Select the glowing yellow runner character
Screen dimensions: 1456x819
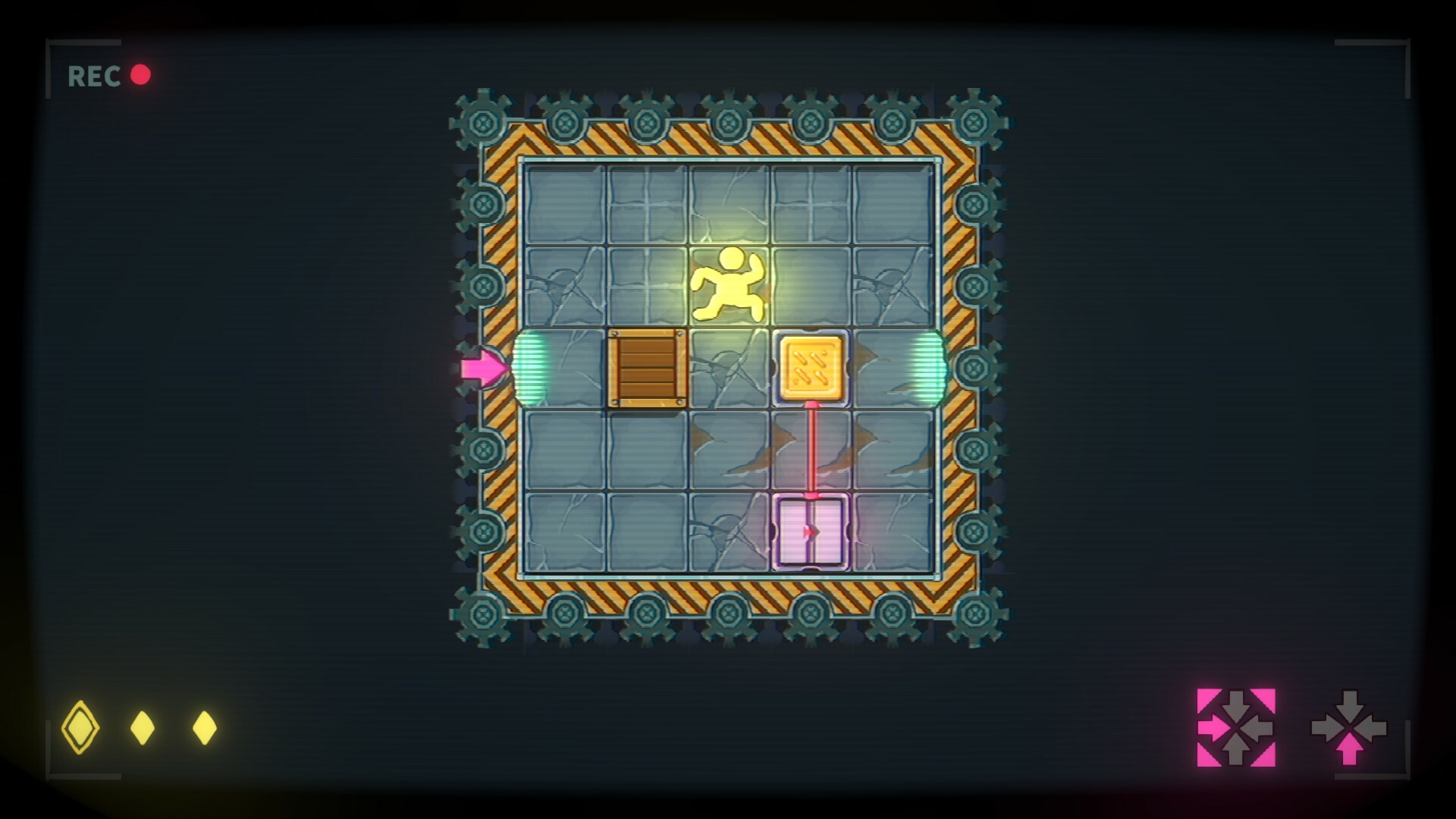730,286
